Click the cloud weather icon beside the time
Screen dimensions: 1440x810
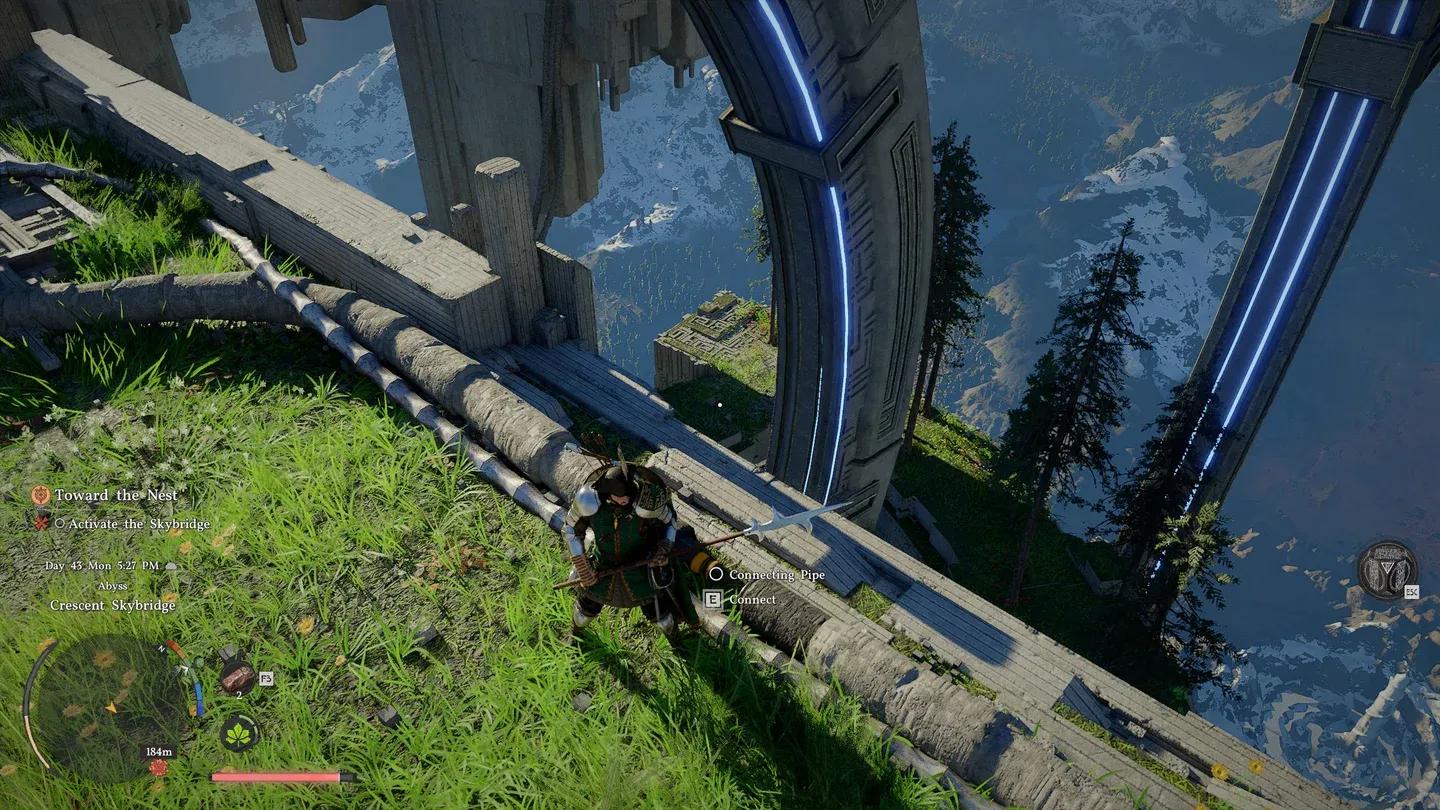click(170, 566)
